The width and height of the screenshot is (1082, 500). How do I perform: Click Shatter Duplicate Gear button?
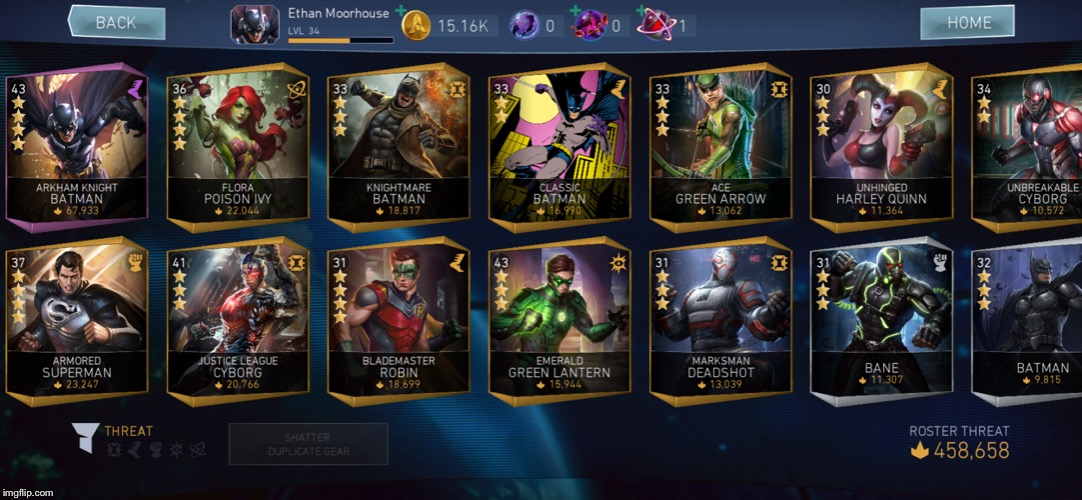coord(308,444)
